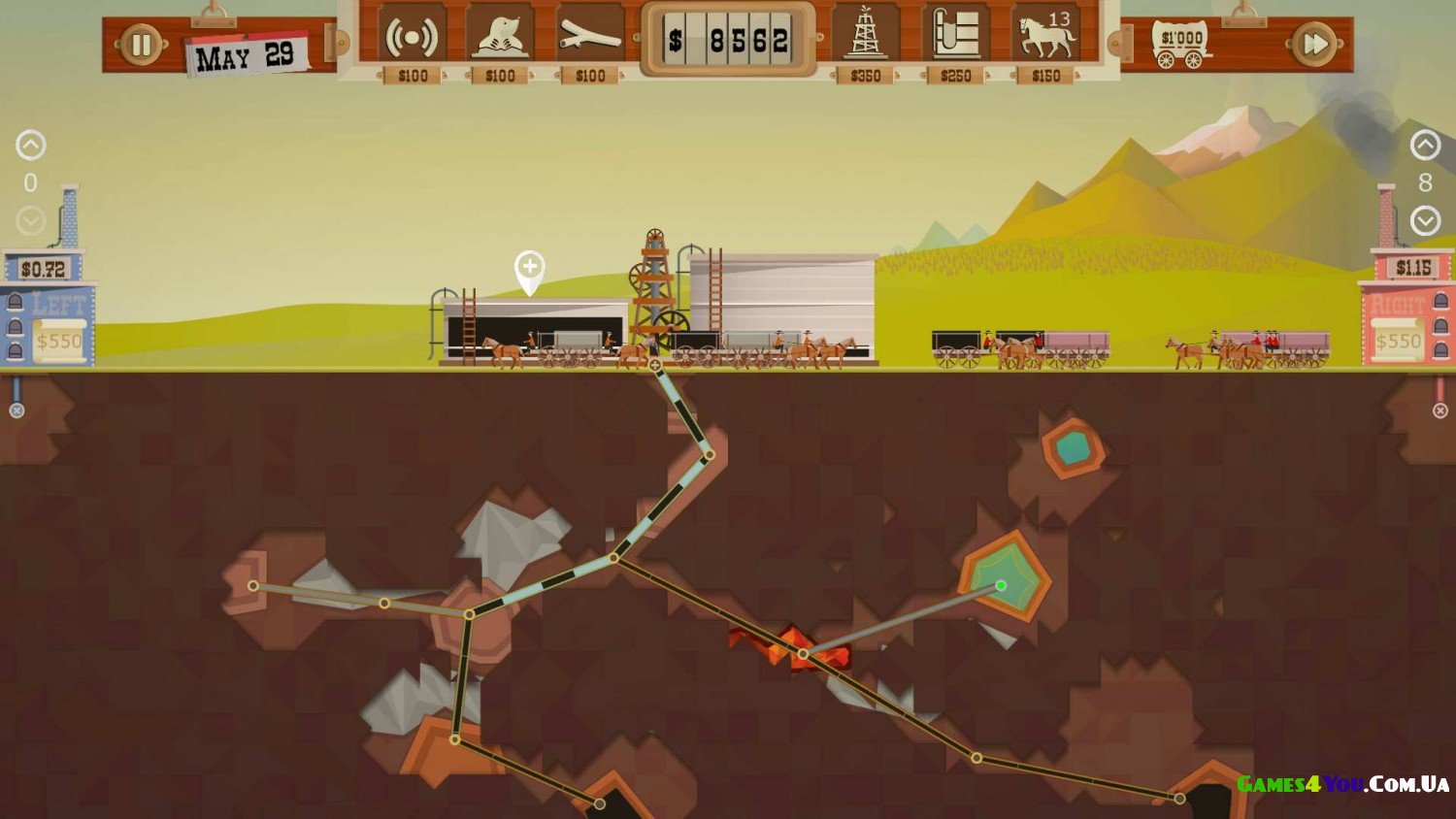
Task: Select the $100 dowser branch
Action: click(589, 39)
